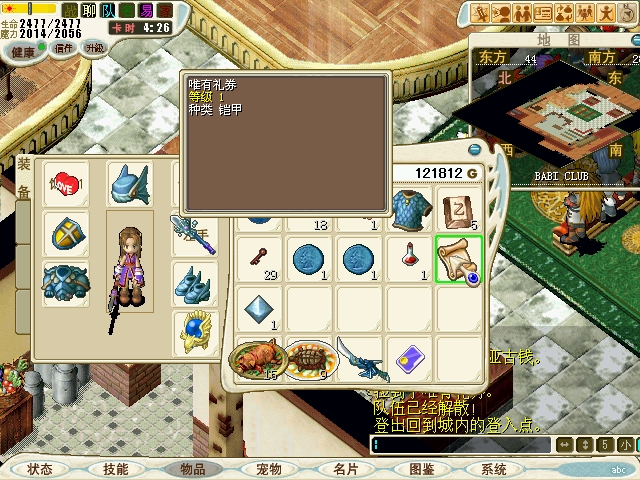Image resolution: width=640 pixels, height=480 pixels.
Task: Select the 名片 name card tab
Action: click(x=345, y=468)
